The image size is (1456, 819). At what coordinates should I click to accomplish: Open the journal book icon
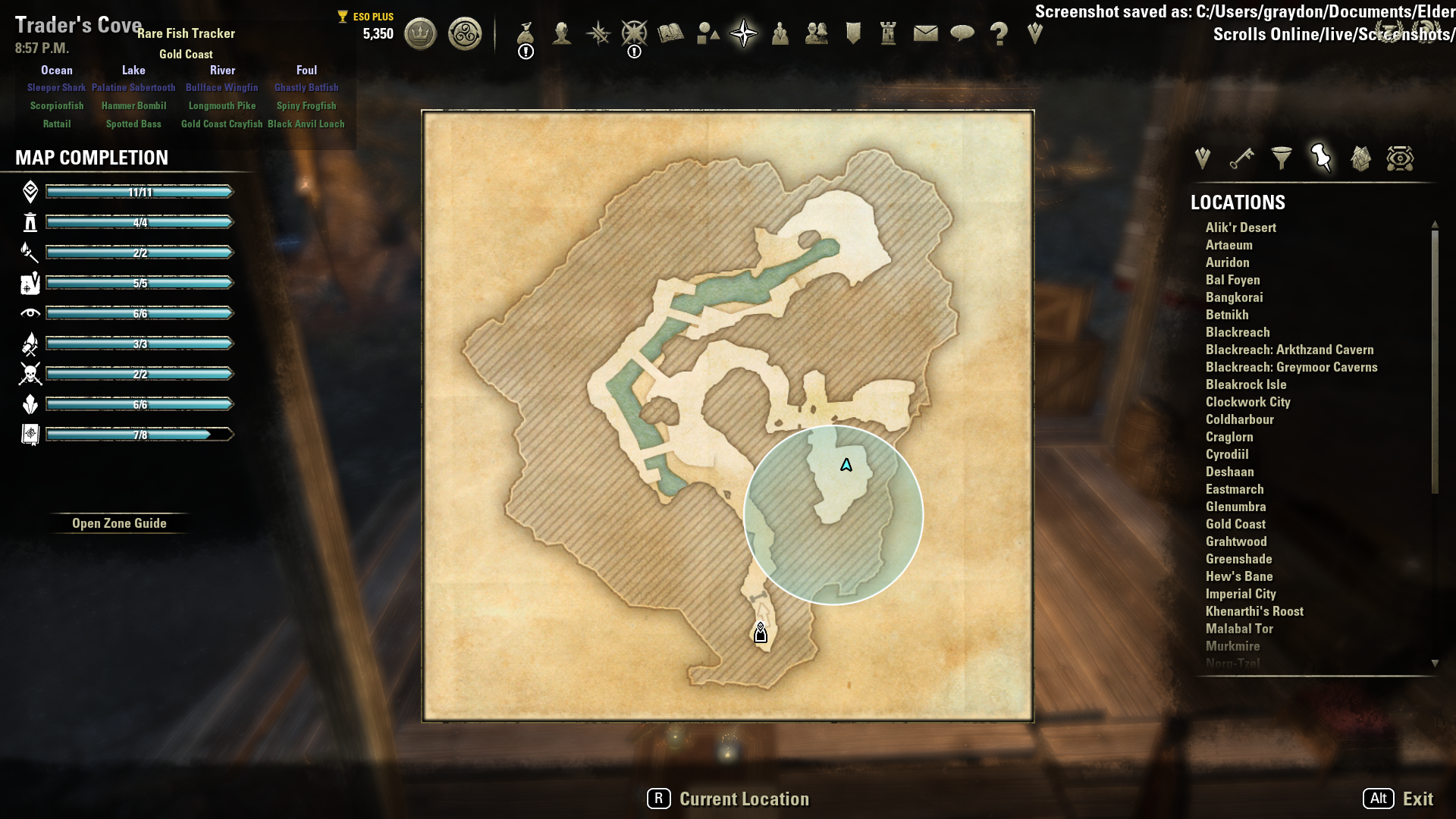tap(671, 33)
